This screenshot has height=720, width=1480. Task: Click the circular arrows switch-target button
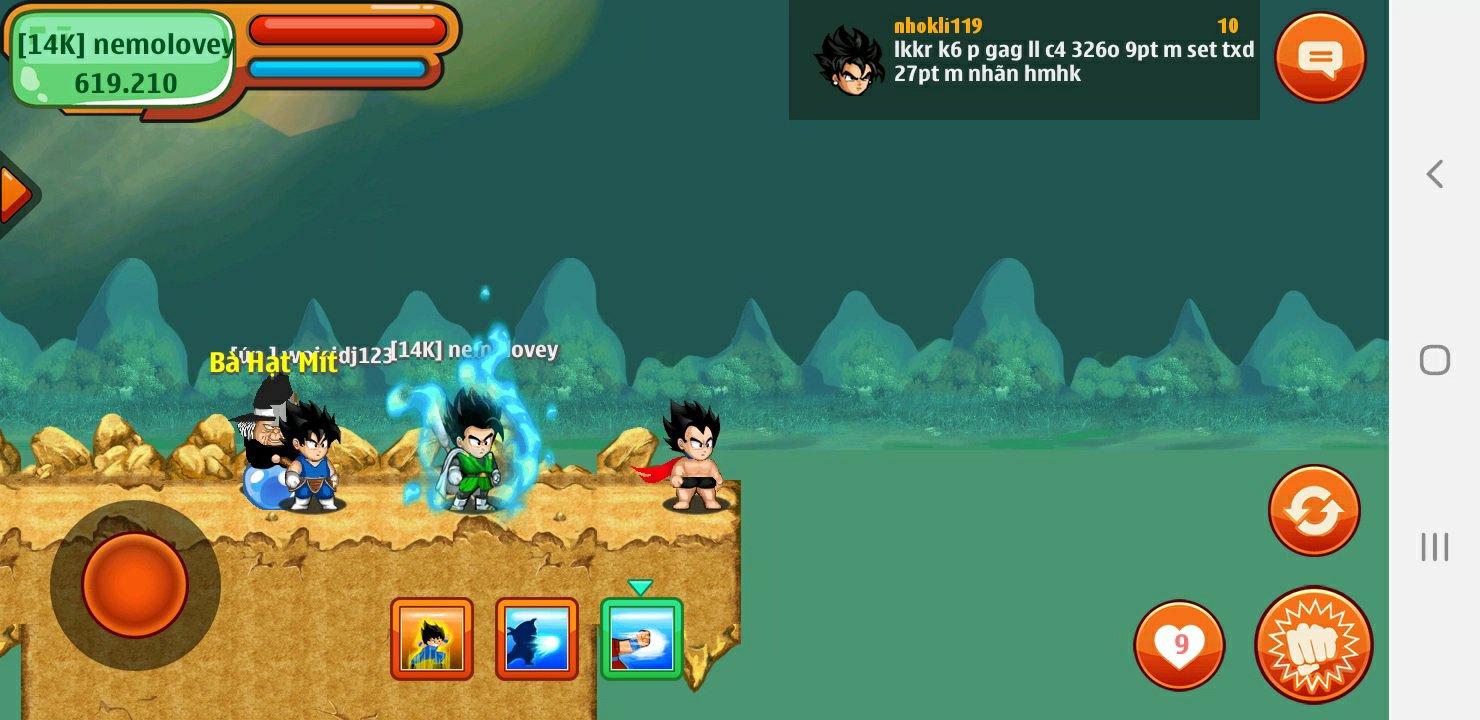[1314, 511]
